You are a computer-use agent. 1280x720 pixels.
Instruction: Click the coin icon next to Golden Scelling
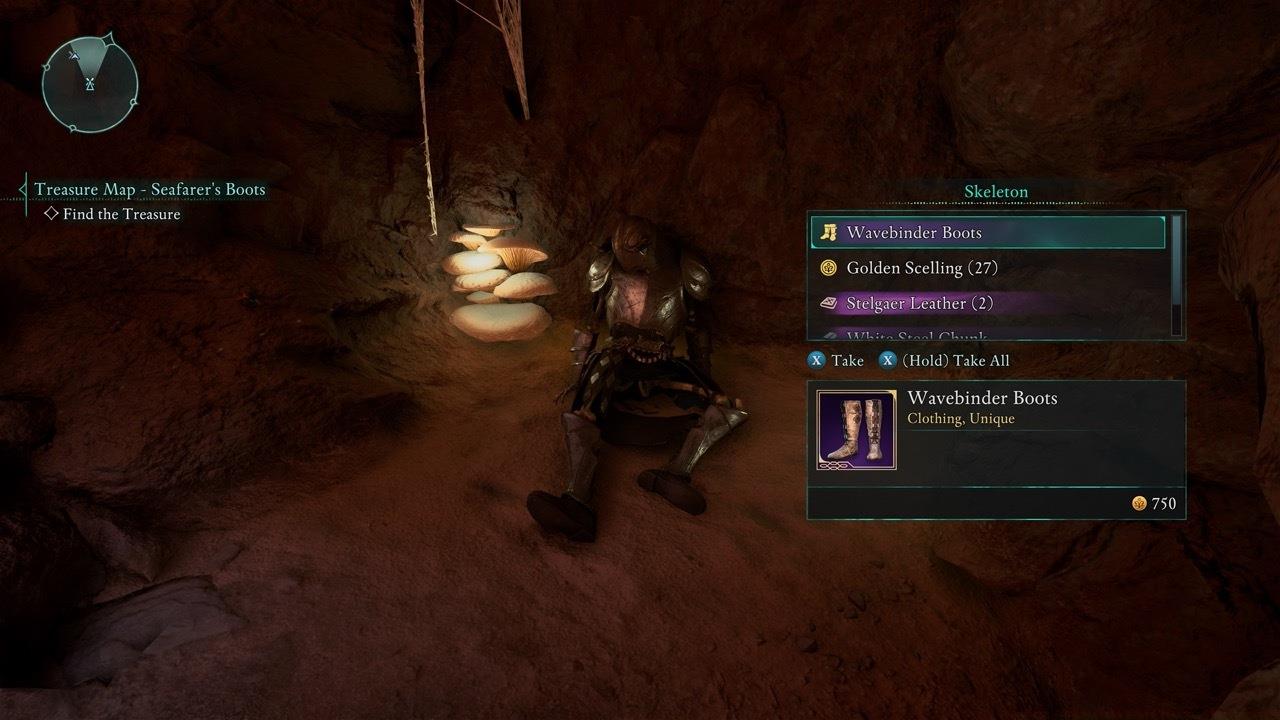pyautogui.click(x=829, y=268)
